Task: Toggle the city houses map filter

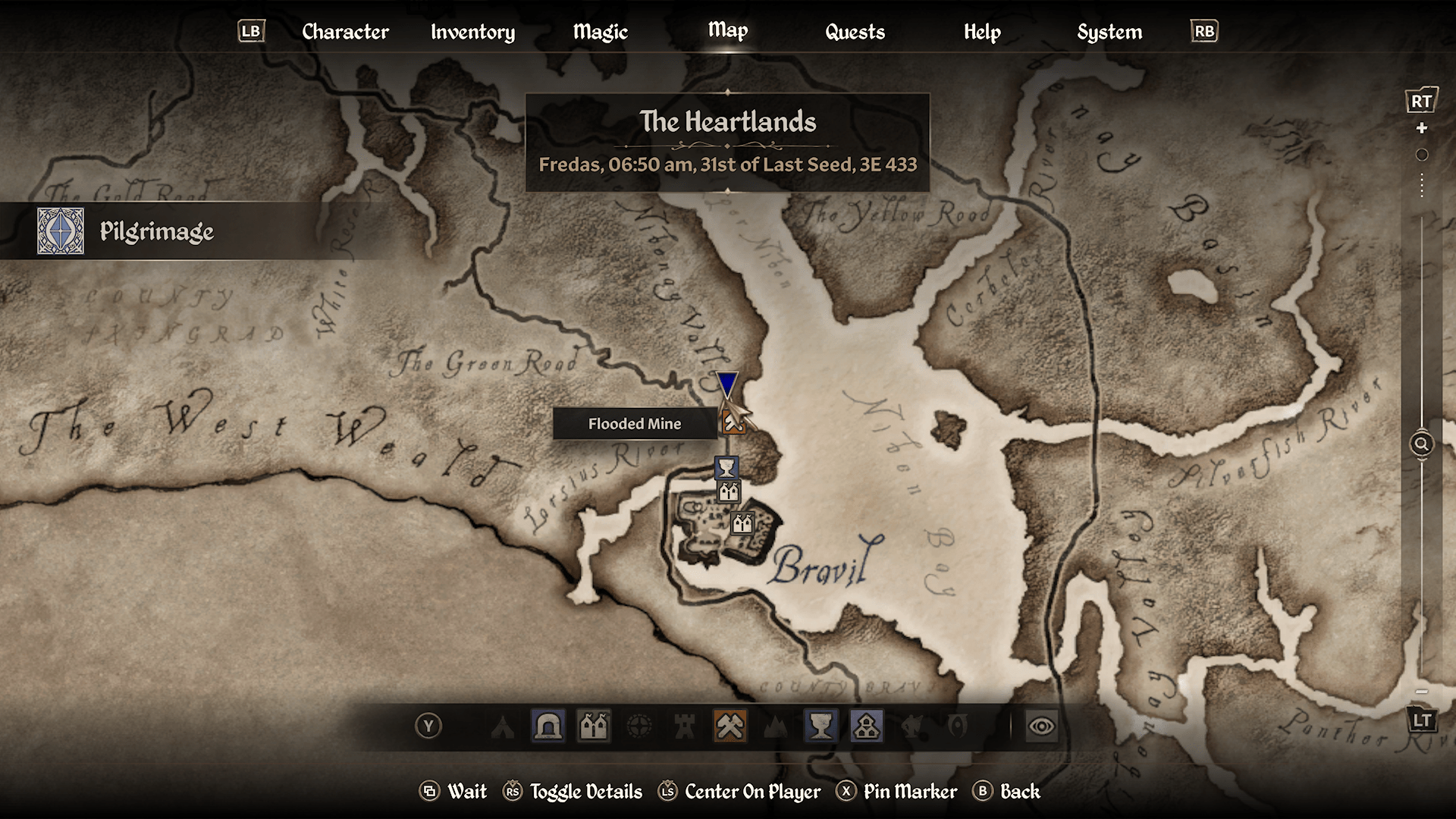Action: coord(594,726)
